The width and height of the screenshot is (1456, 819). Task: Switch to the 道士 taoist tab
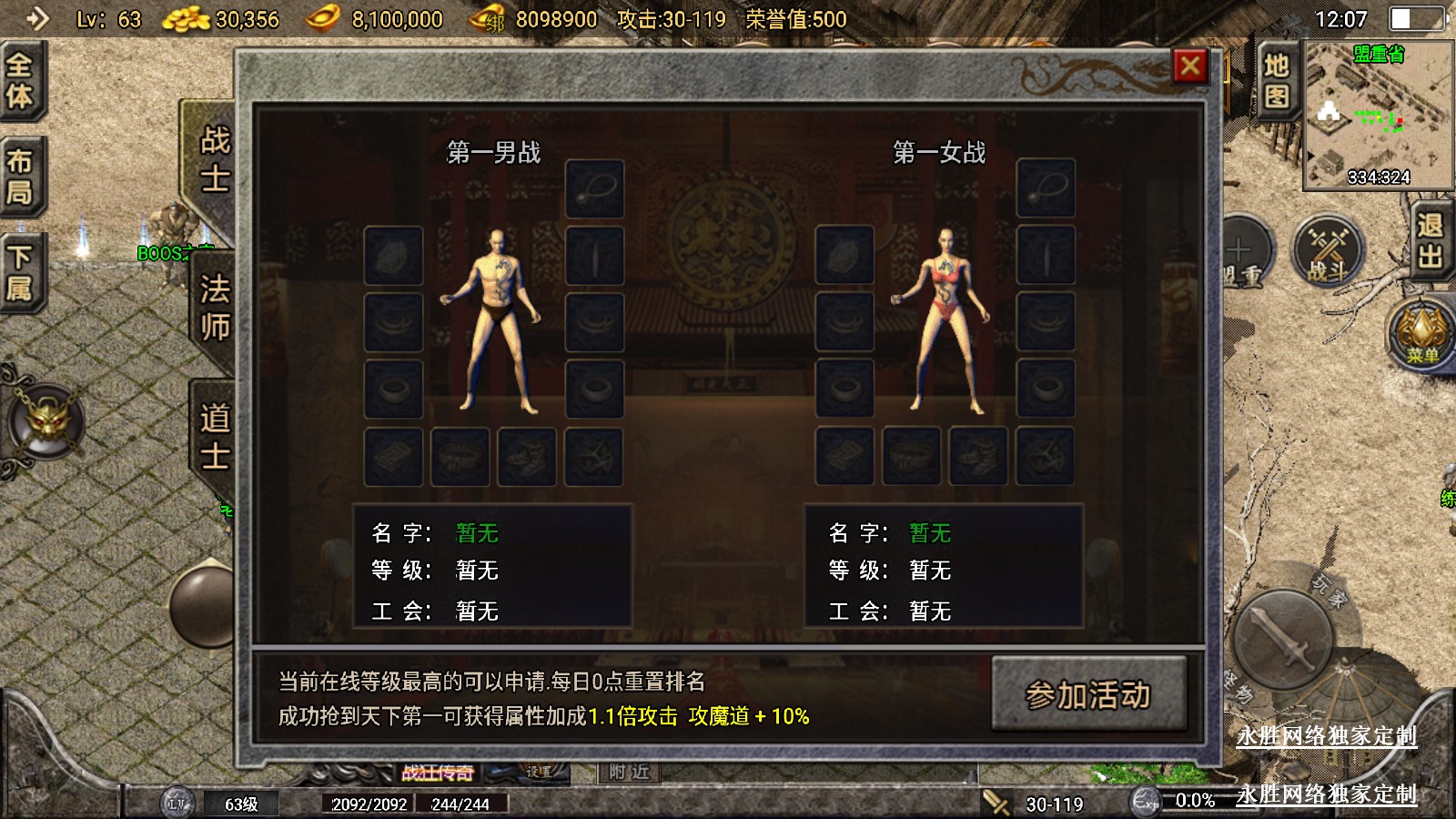[215, 437]
